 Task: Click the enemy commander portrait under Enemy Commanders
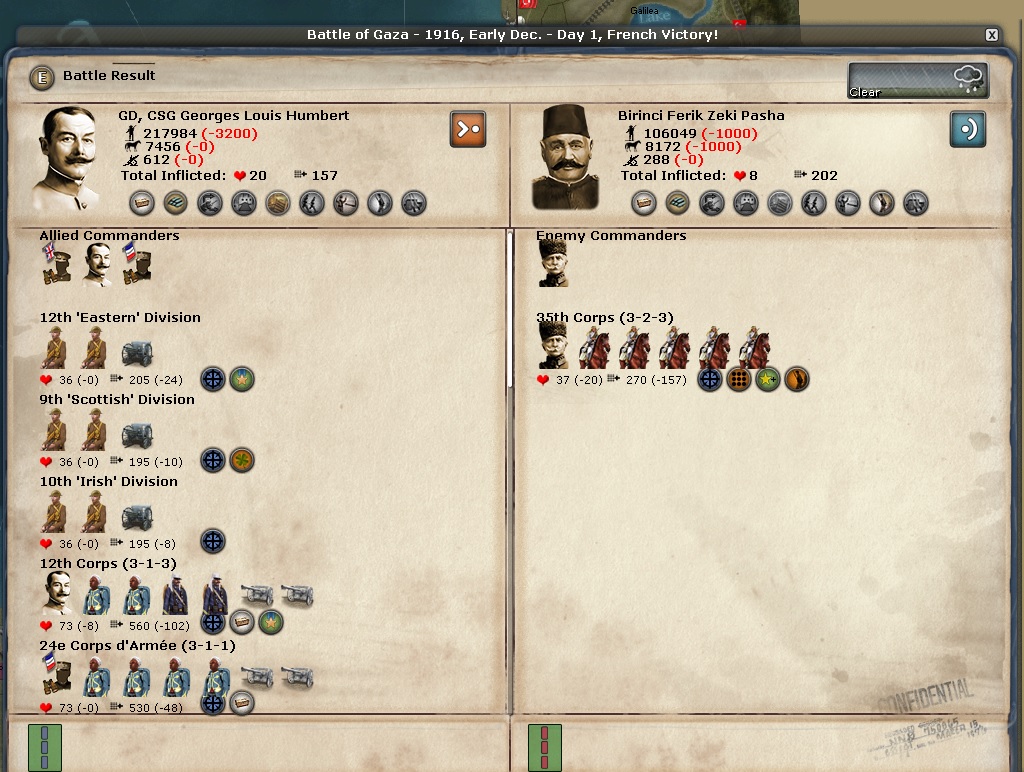[552, 264]
